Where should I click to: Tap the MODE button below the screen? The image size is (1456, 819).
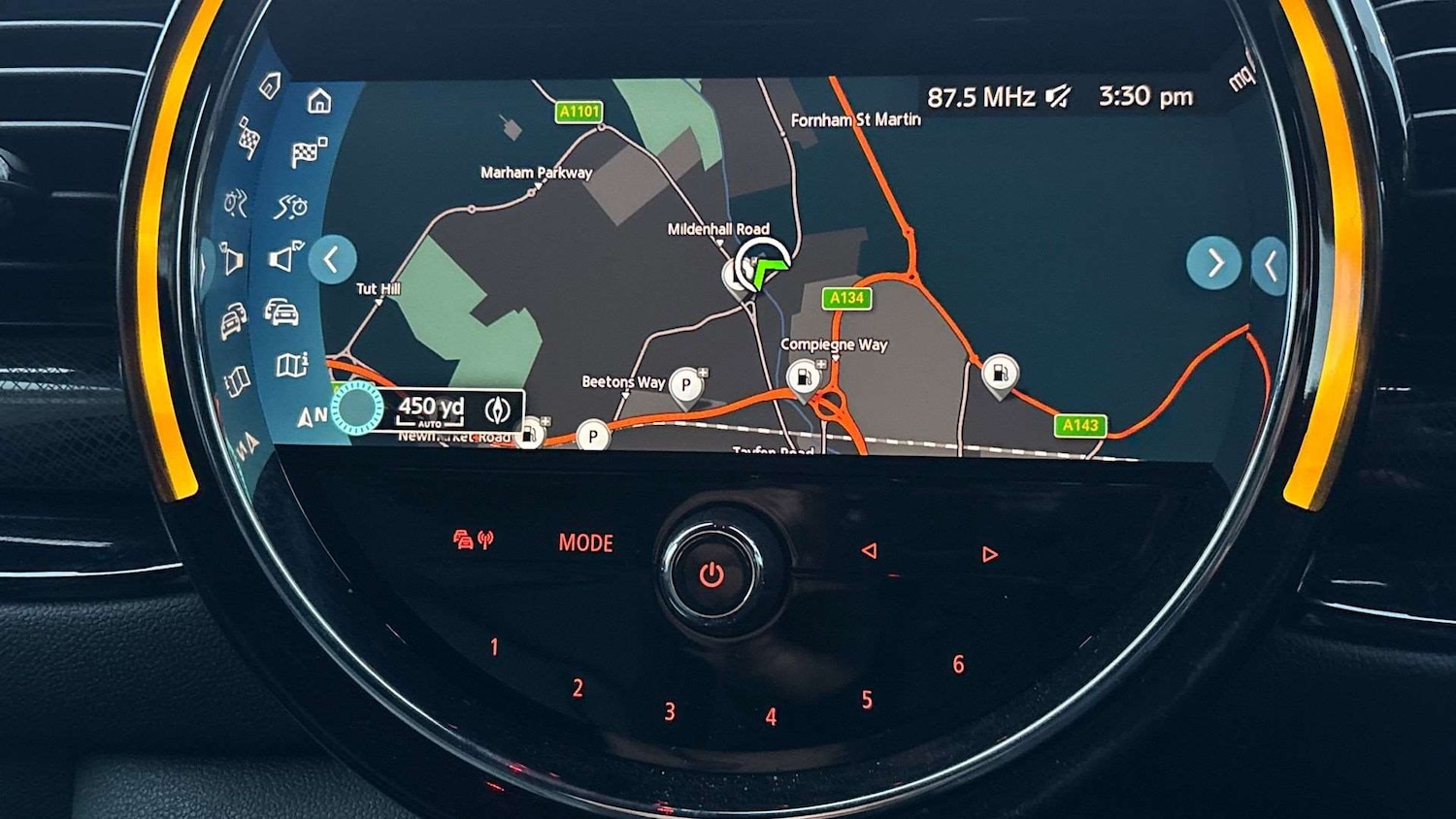coord(585,543)
